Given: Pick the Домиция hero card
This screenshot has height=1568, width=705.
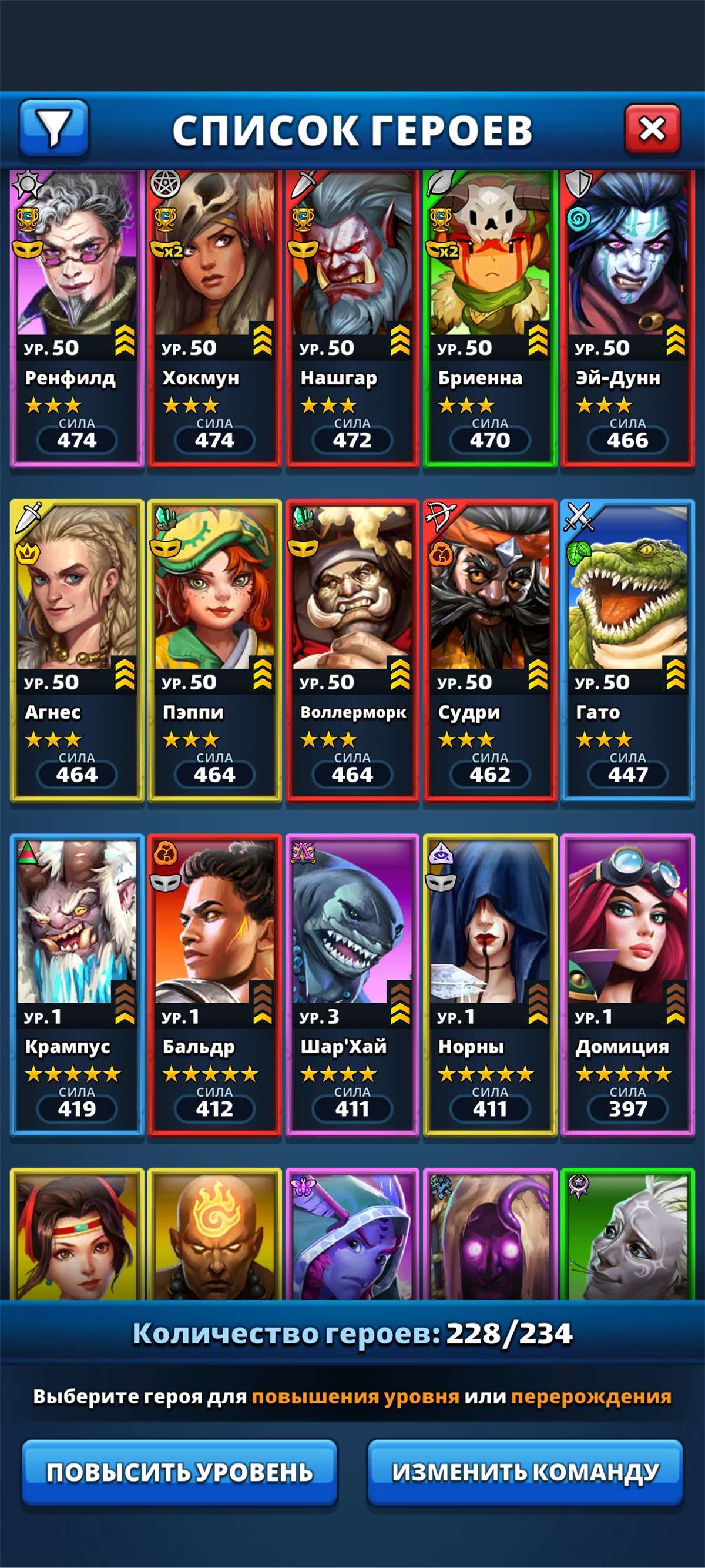Looking at the screenshot, I should point(628,984).
